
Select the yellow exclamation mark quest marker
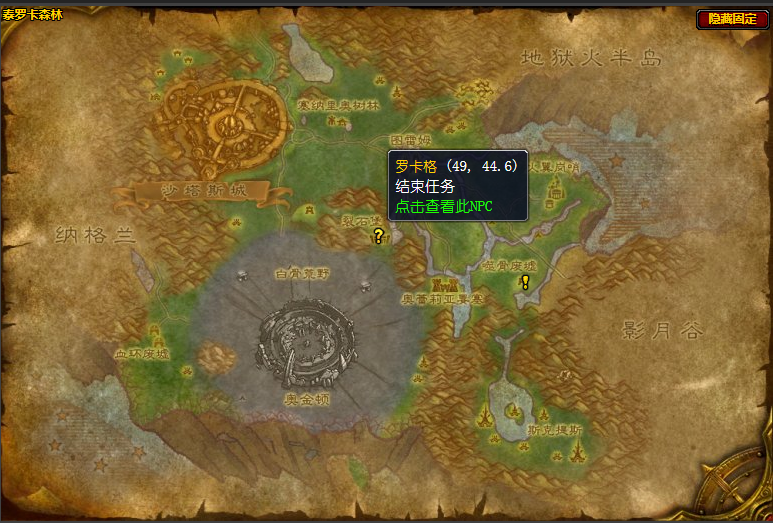pos(525,282)
